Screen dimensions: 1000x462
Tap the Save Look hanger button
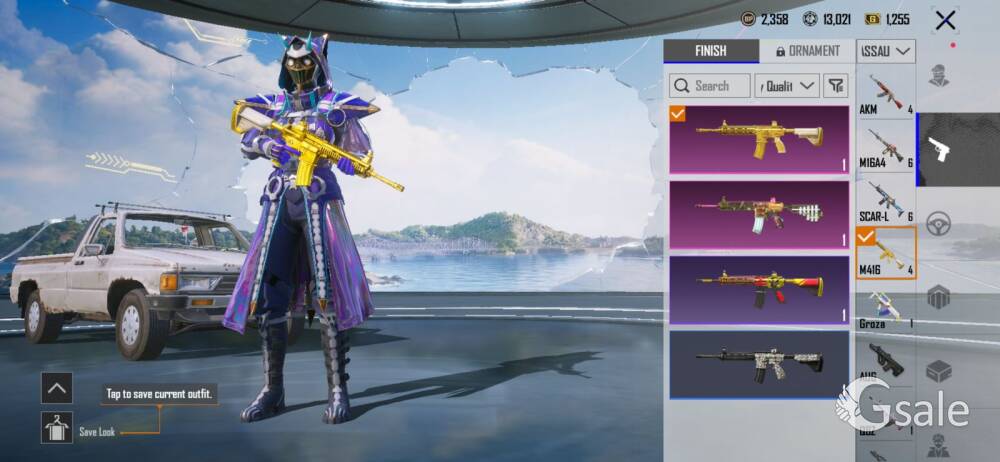tap(57, 427)
